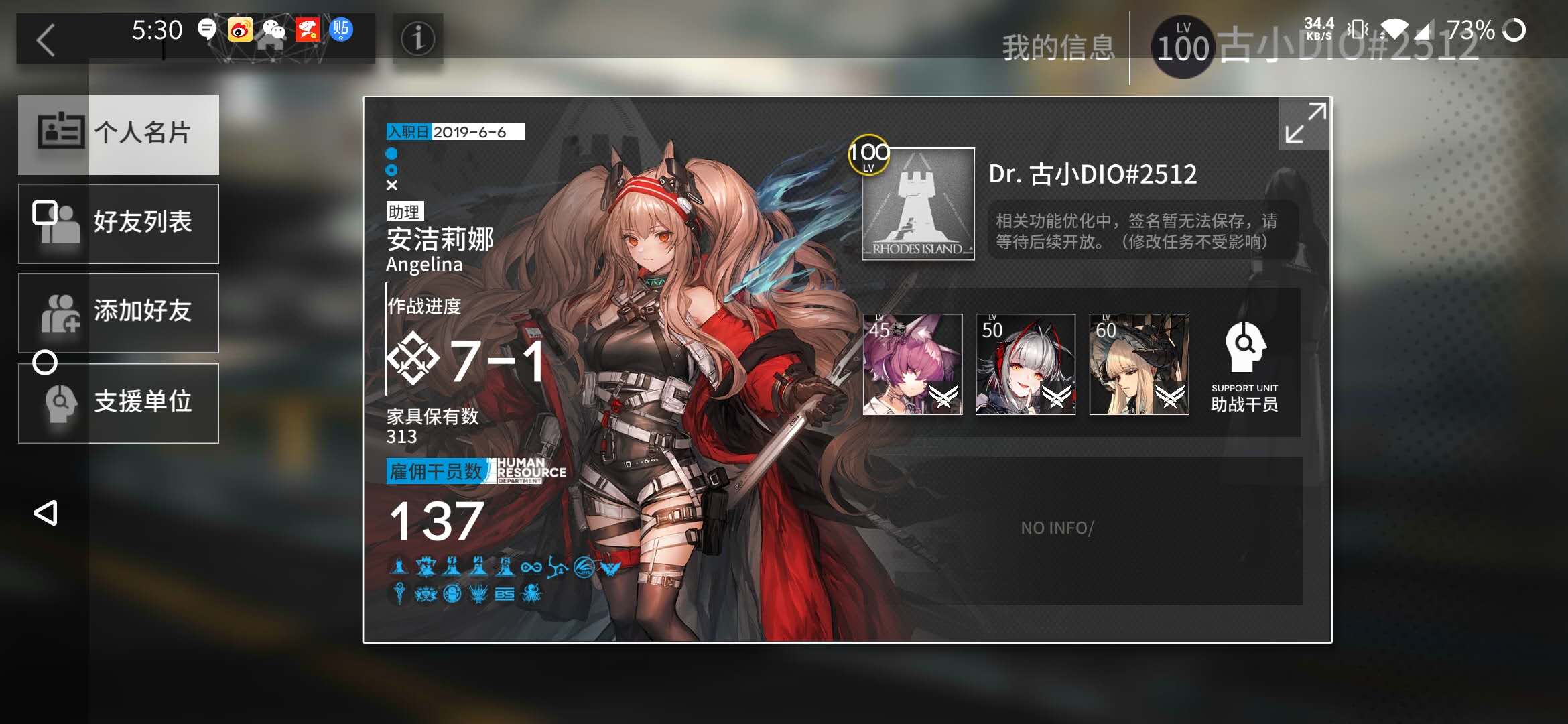Viewport: 1568px width, 724px height.
Task: Select the level 50 silver-haired support operator
Action: click(x=1025, y=364)
